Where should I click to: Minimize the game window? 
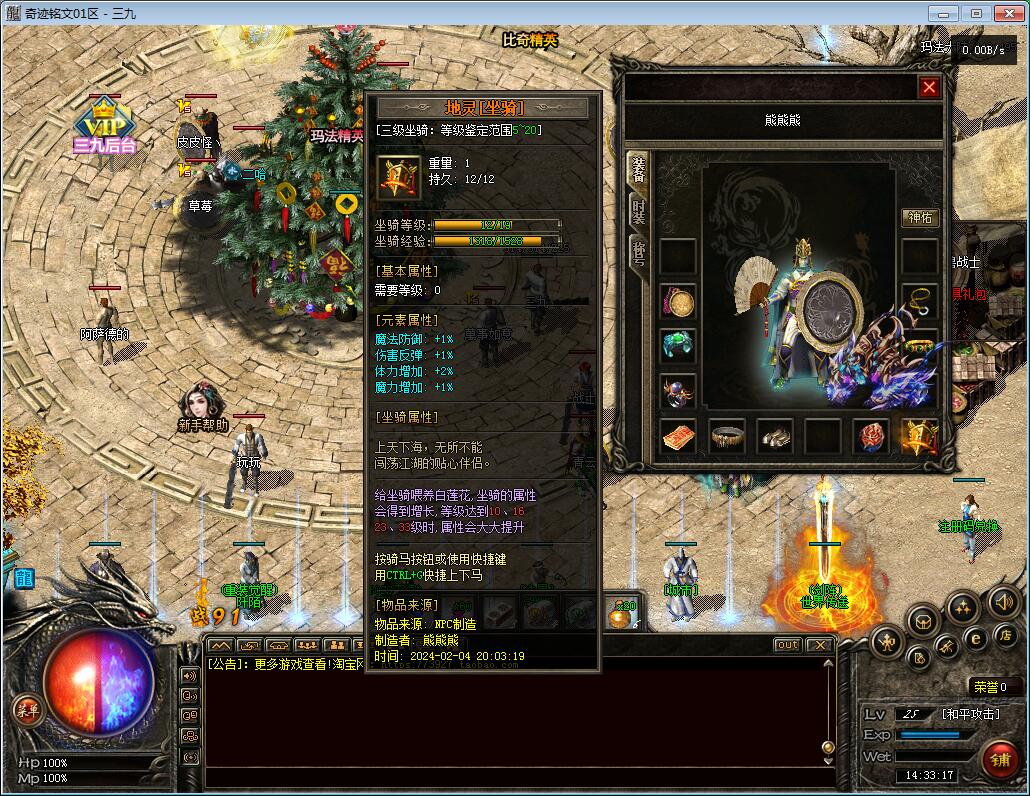(941, 13)
